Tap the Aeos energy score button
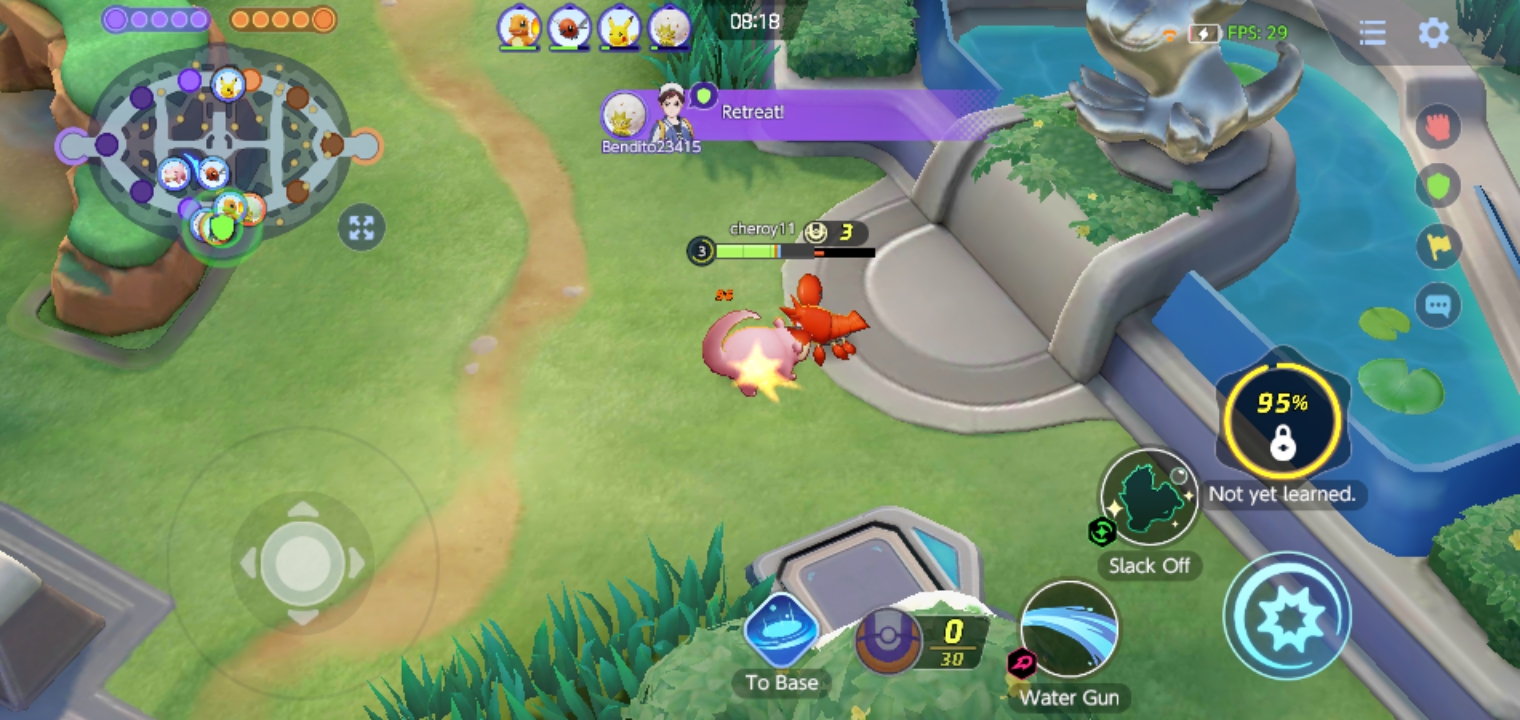Image resolution: width=1520 pixels, height=720 pixels. click(889, 640)
